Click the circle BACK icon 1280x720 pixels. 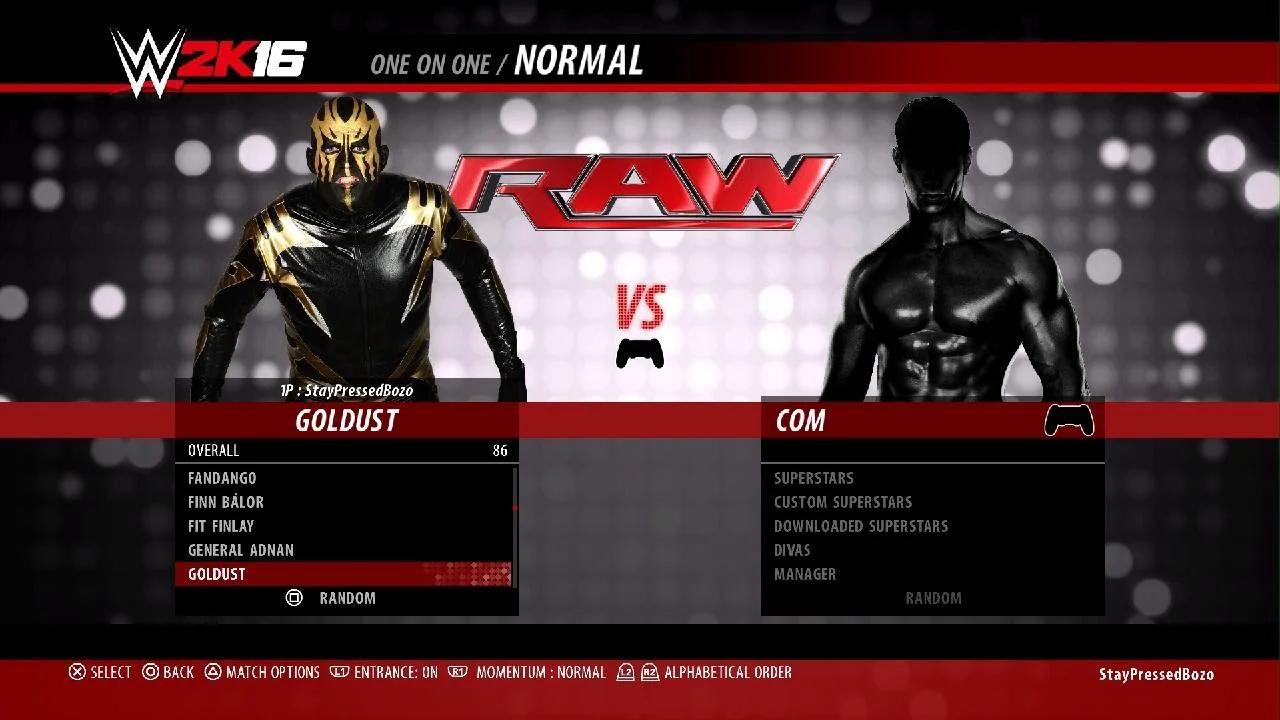pos(150,672)
